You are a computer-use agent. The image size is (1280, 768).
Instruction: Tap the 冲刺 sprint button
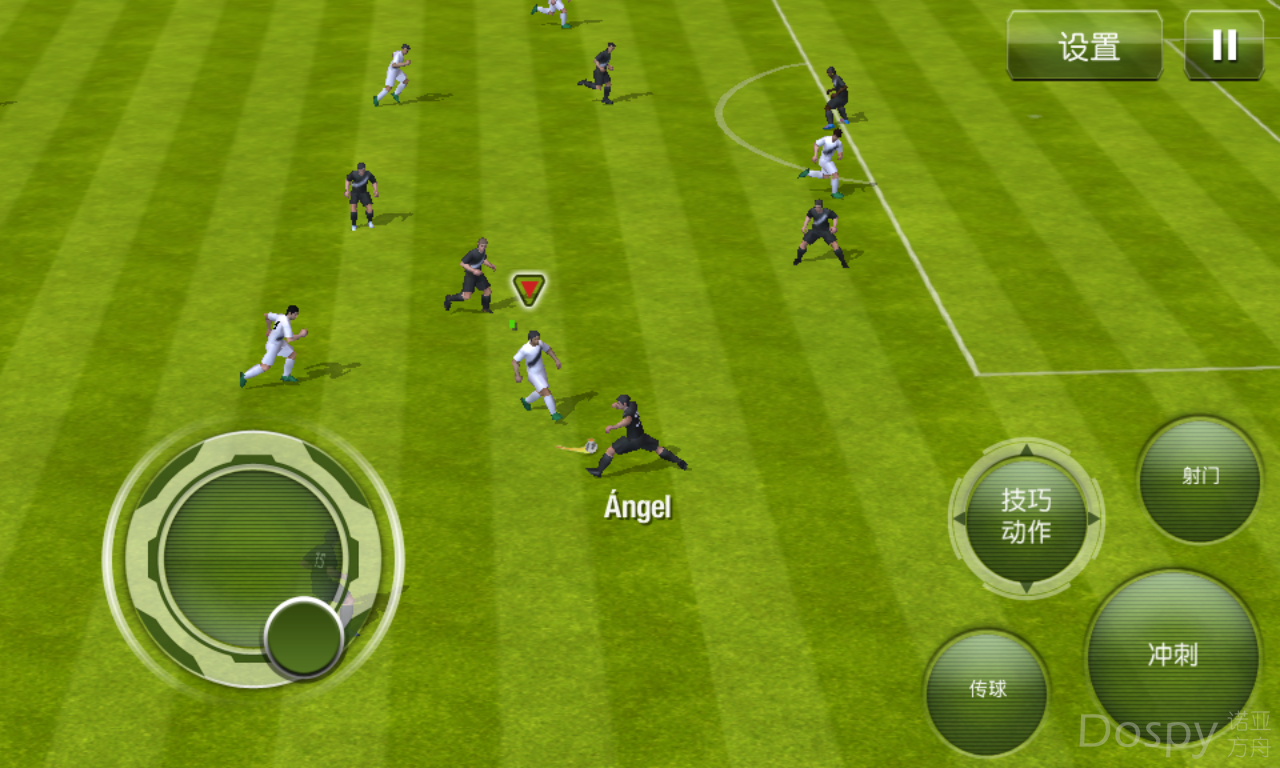[1172, 656]
